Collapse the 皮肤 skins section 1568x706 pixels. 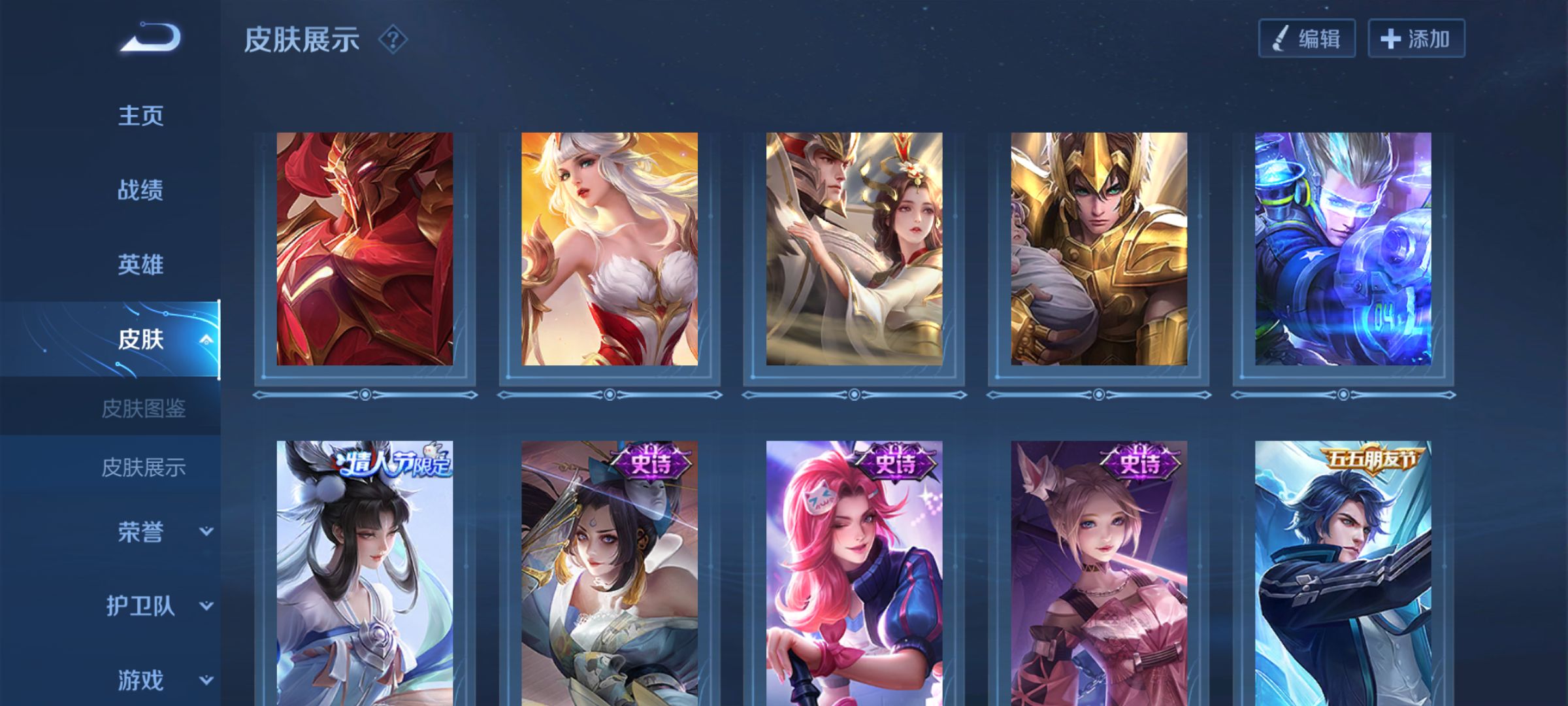tap(206, 339)
